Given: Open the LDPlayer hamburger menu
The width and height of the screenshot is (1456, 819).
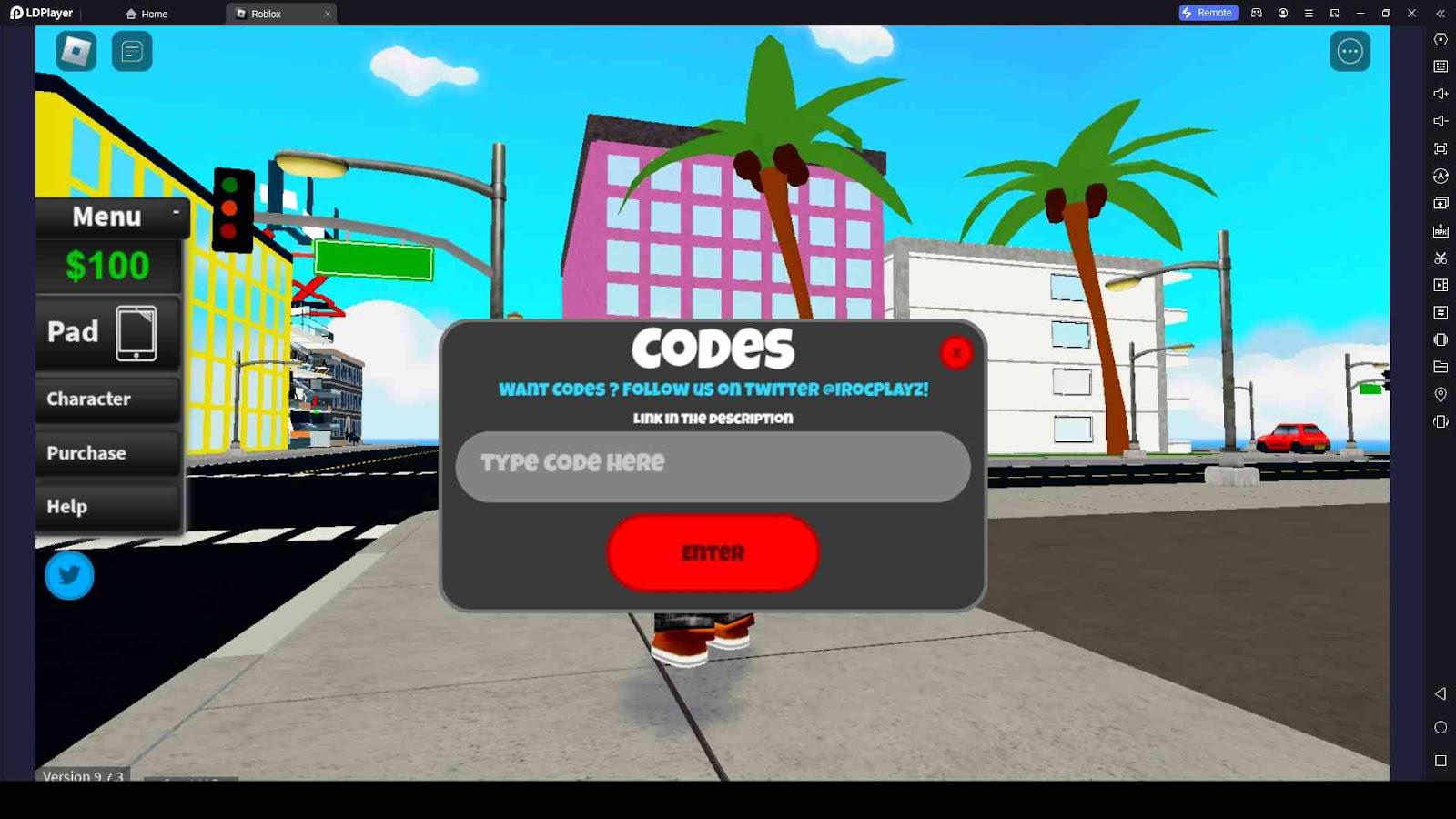Looking at the screenshot, I should tap(1309, 13).
